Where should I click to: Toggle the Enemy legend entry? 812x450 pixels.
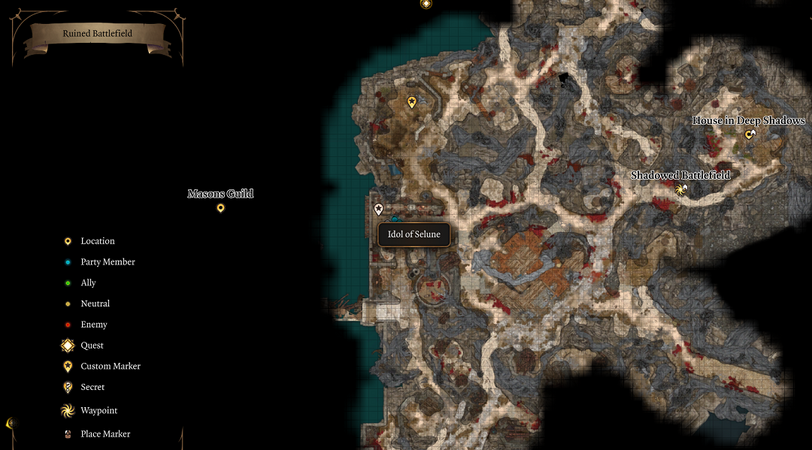pyautogui.click(x=94, y=325)
